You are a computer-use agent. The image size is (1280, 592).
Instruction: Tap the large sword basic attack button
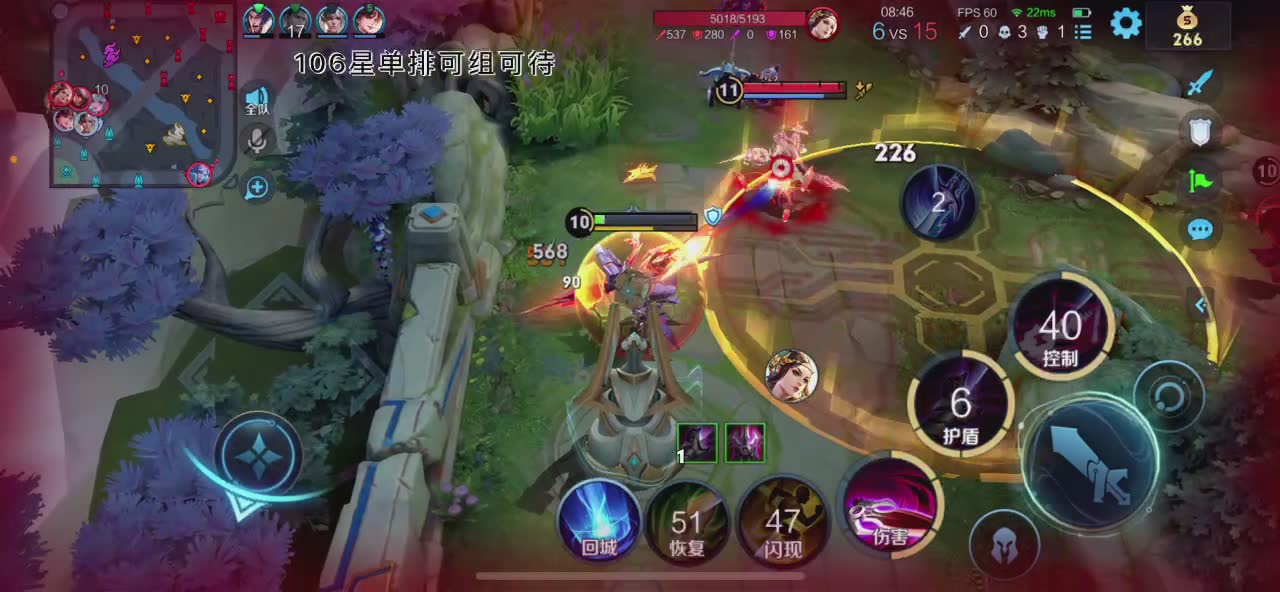click(x=1093, y=461)
